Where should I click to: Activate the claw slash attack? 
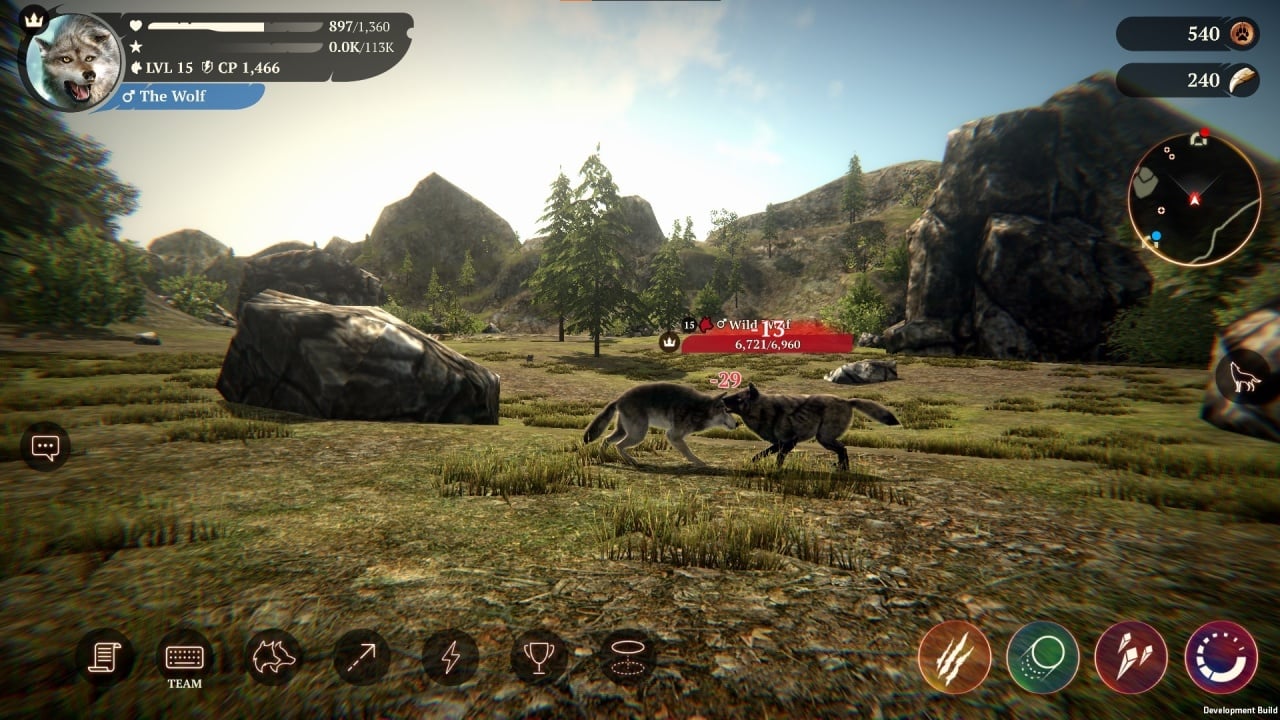[954, 657]
